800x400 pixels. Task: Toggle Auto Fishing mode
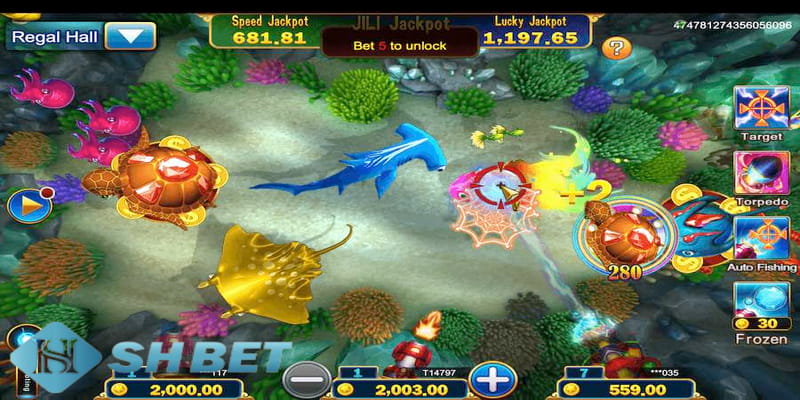click(761, 238)
